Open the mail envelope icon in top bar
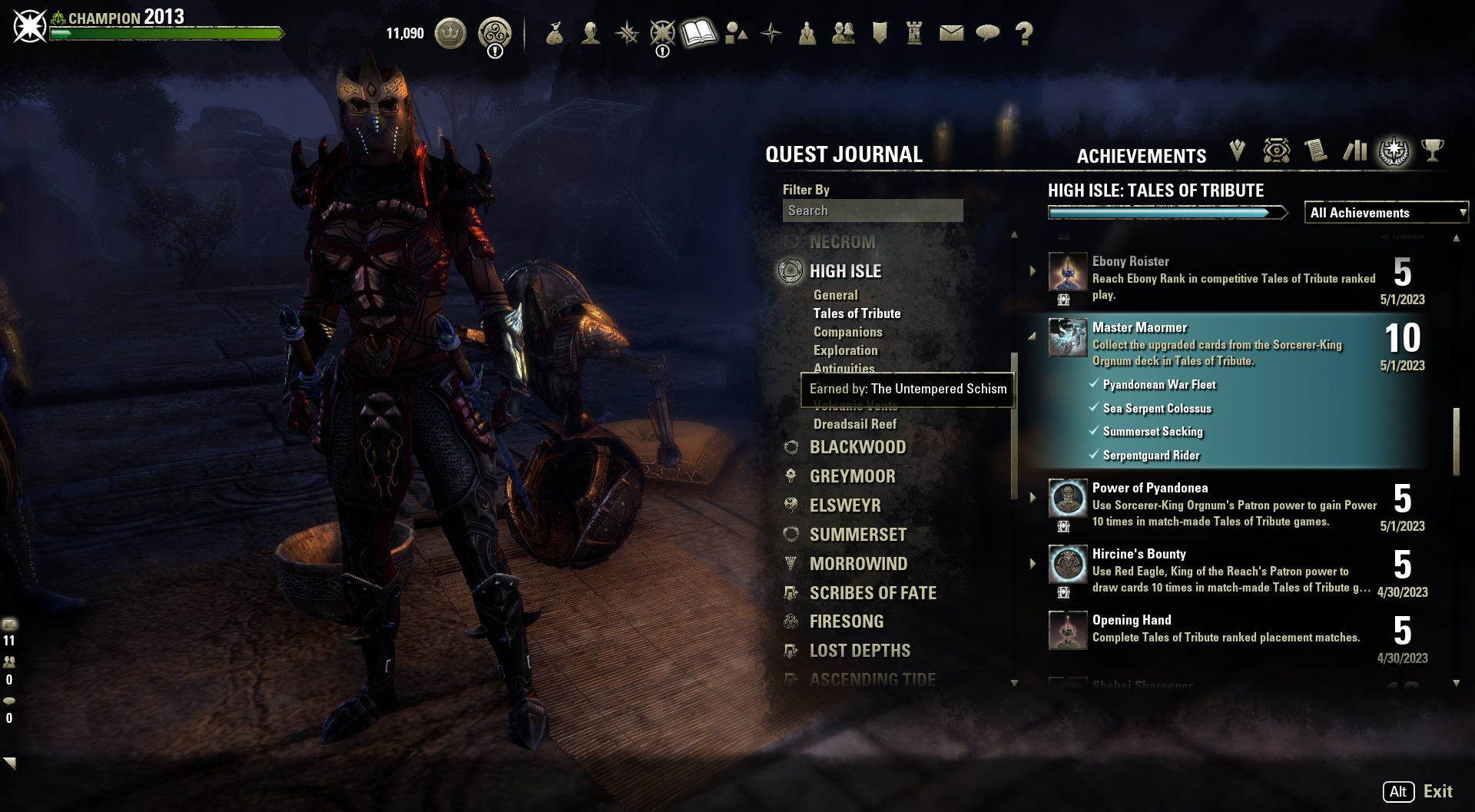The height and width of the screenshot is (812, 1475). (x=951, y=33)
